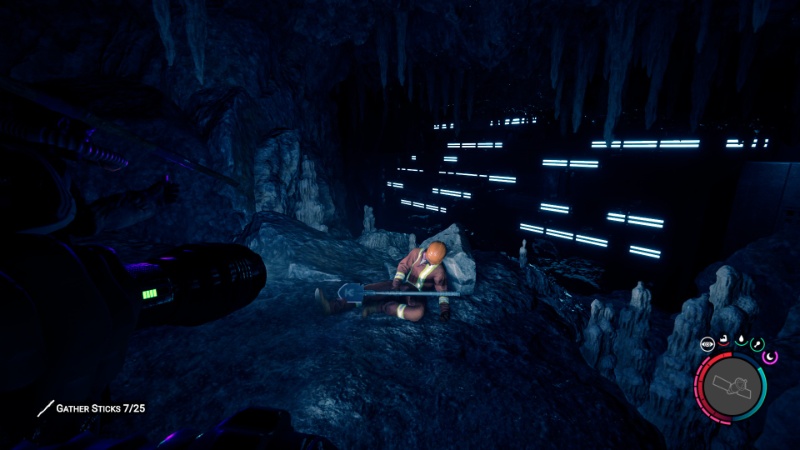Select the water droplet thirst icon
The height and width of the screenshot is (450, 800).
(x=741, y=342)
